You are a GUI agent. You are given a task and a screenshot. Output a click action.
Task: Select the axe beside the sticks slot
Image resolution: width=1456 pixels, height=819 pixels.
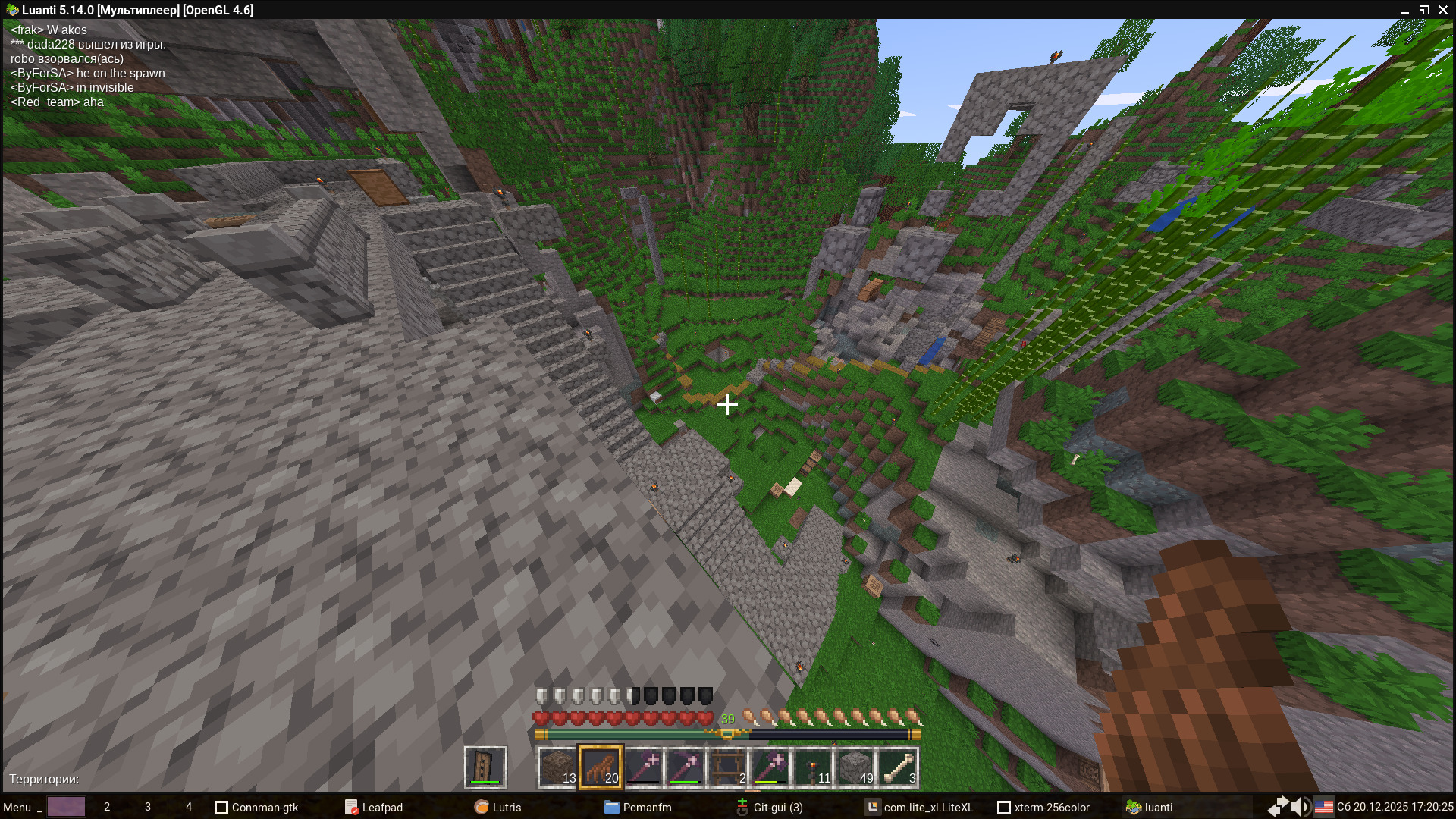tap(643, 767)
